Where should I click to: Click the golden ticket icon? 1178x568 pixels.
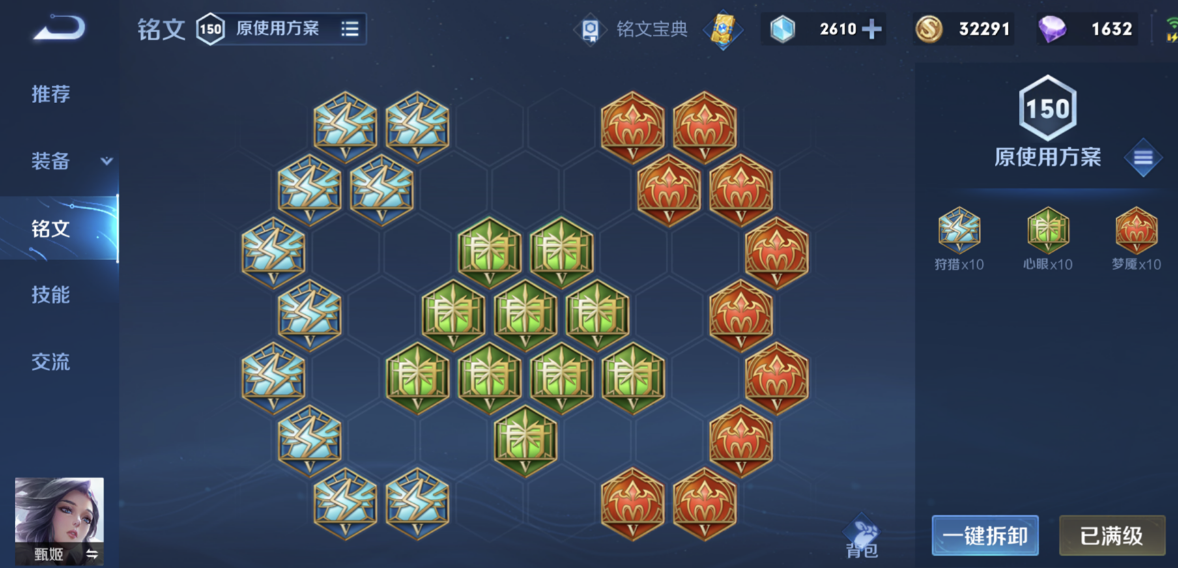723,29
